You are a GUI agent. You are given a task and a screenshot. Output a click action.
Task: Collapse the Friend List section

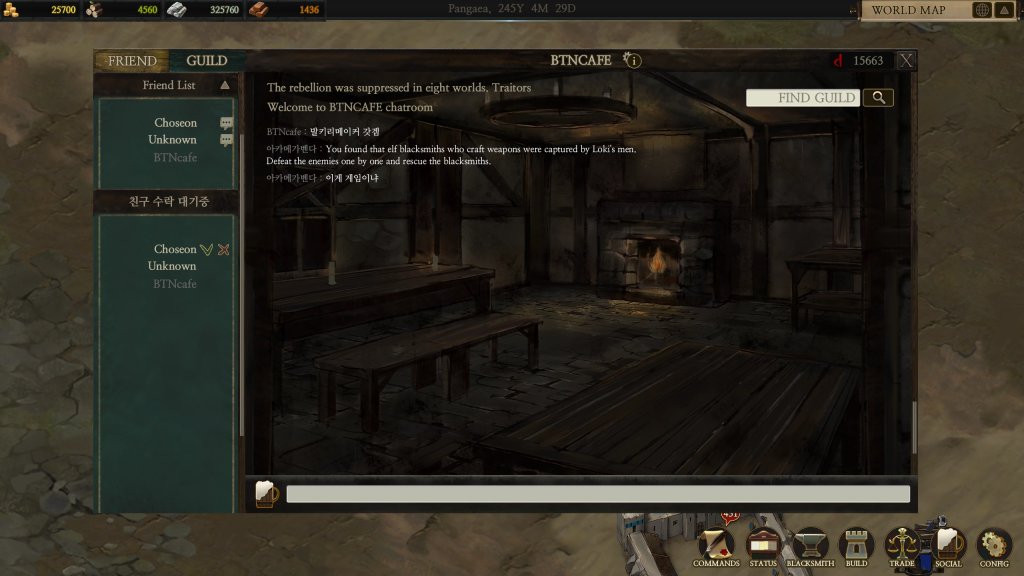[225, 86]
